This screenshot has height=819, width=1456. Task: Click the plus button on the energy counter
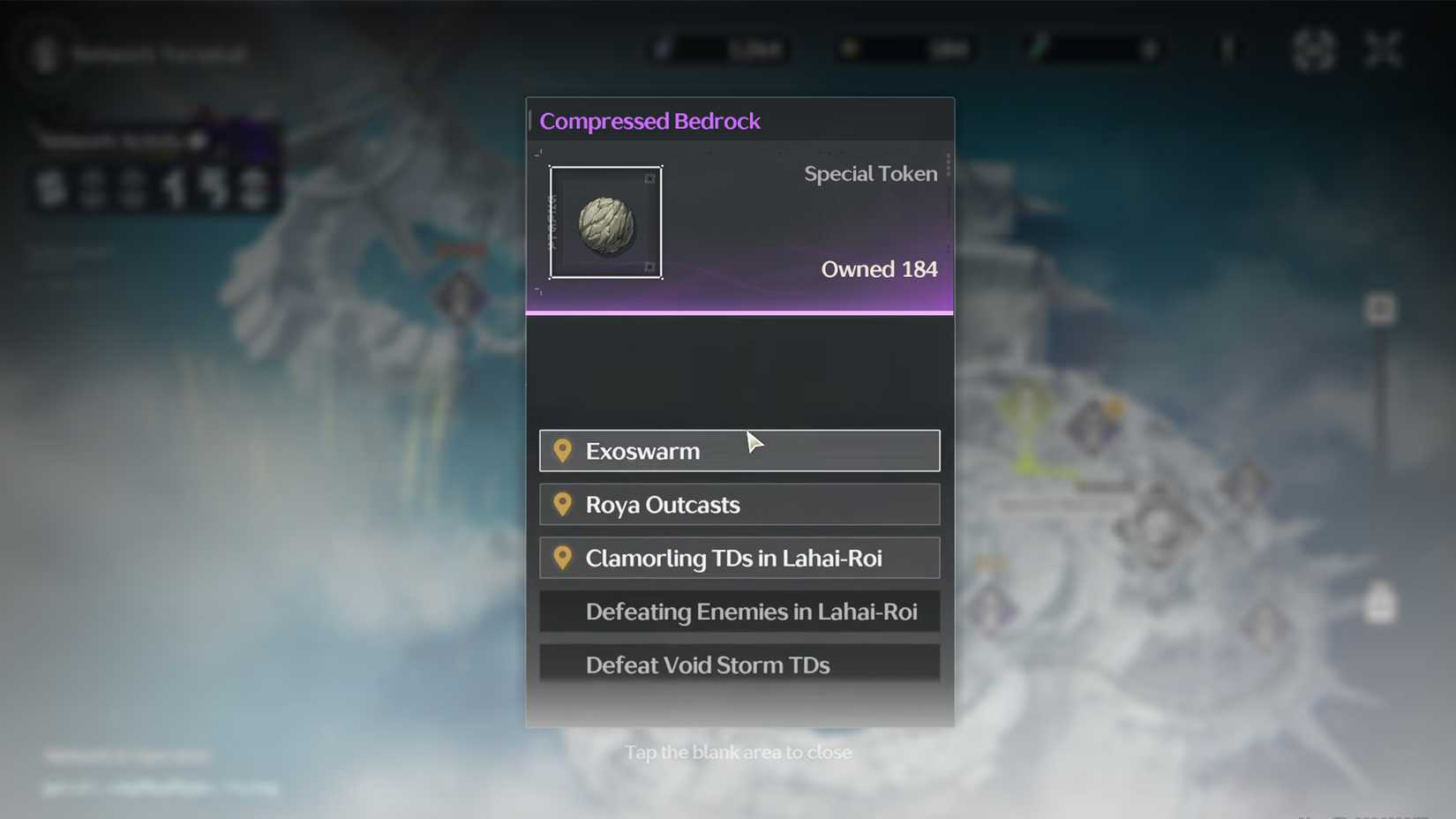pos(1151,50)
